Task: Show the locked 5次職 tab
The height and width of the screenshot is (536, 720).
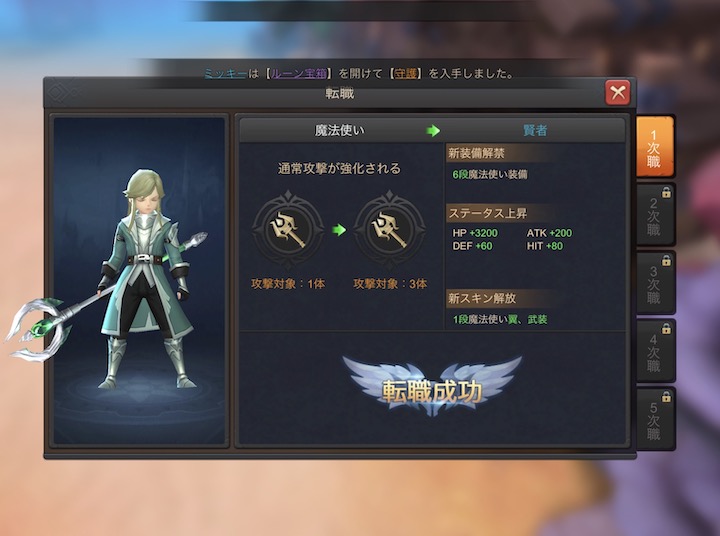Action: pos(654,419)
